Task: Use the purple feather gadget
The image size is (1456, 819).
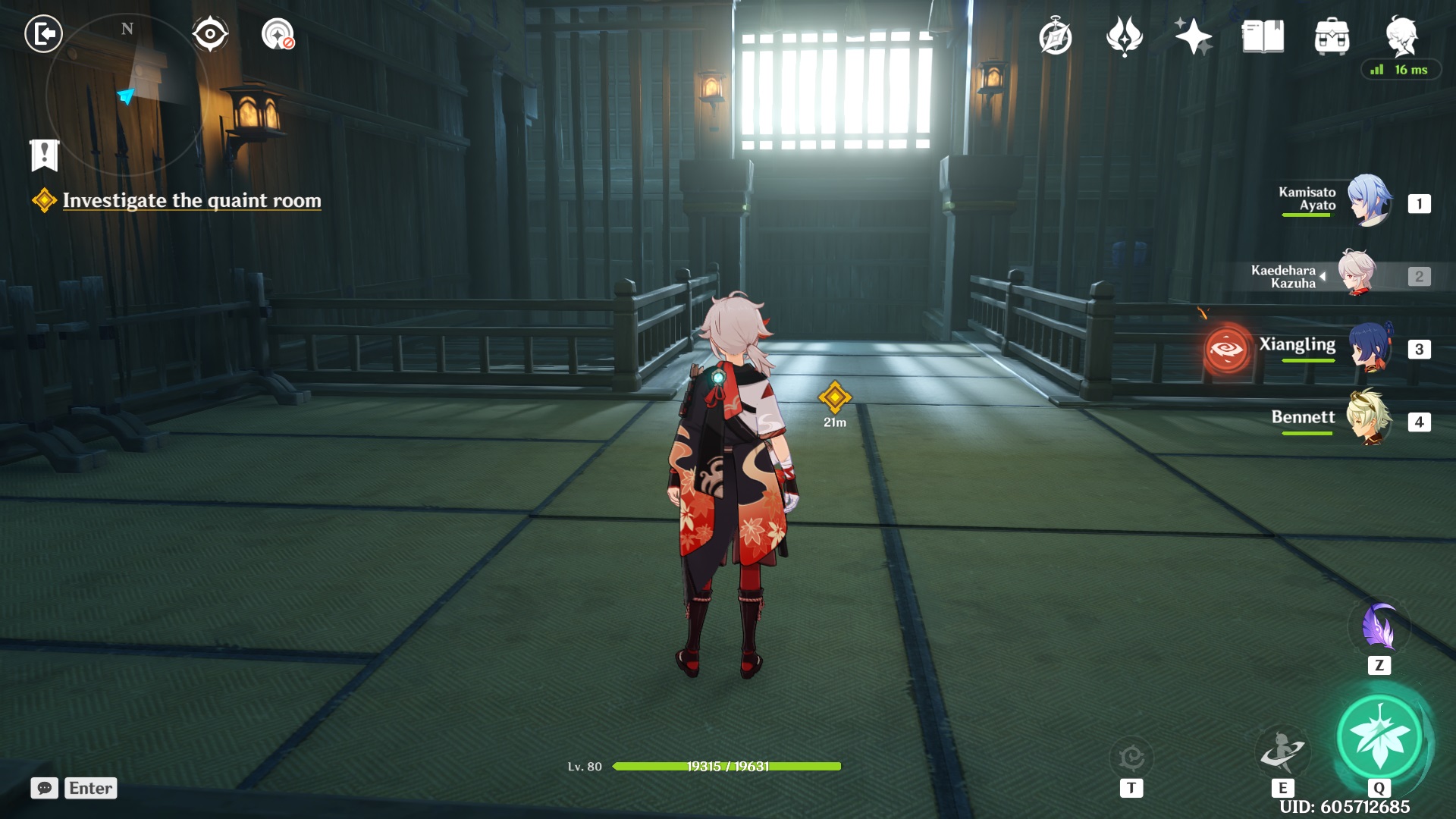Action: (x=1379, y=626)
